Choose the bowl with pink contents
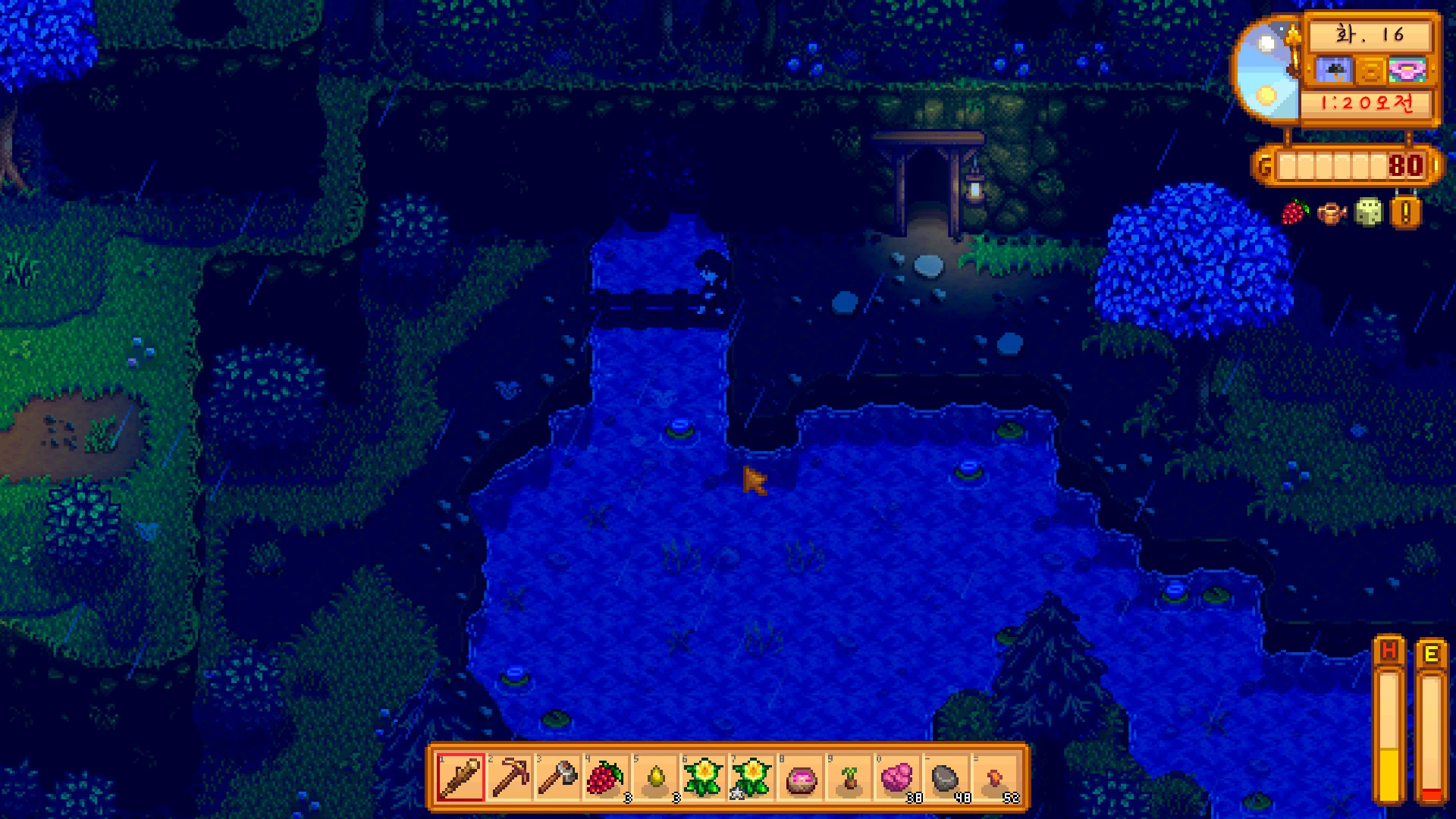The image size is (1456, 819). click(801, 777)
